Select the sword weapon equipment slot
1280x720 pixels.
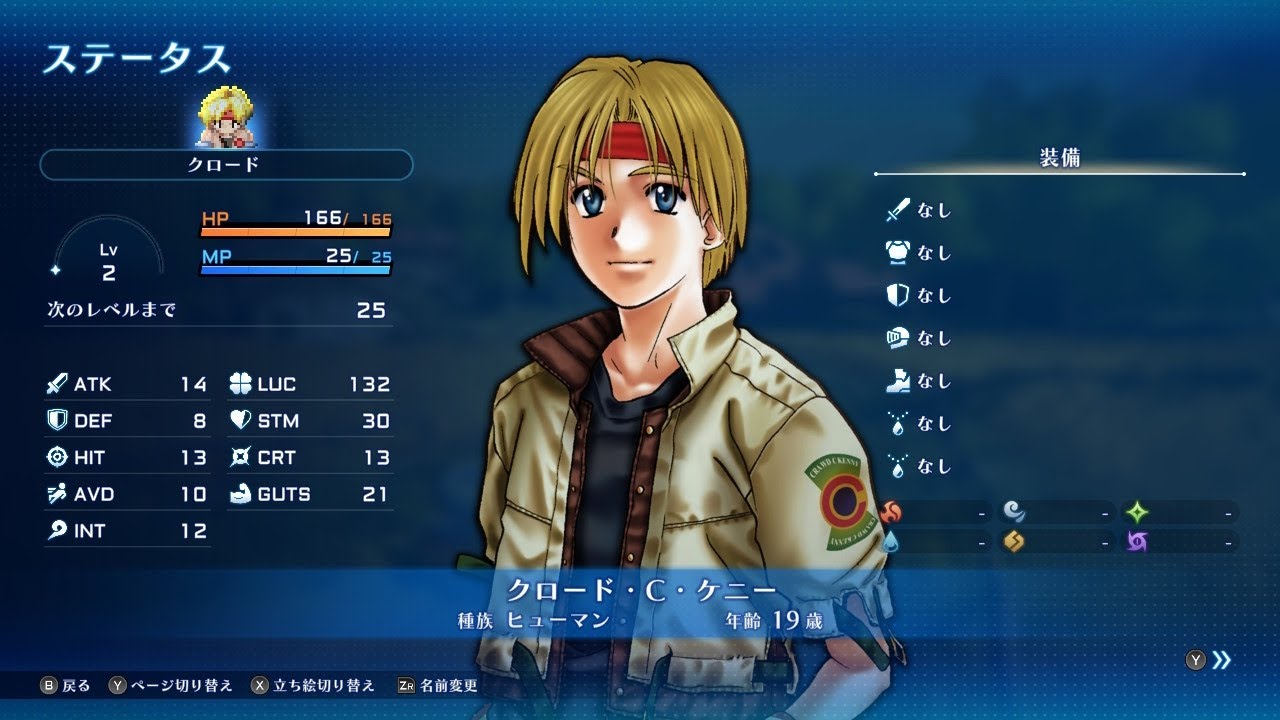pyautogui.click(x=918, y=211)
